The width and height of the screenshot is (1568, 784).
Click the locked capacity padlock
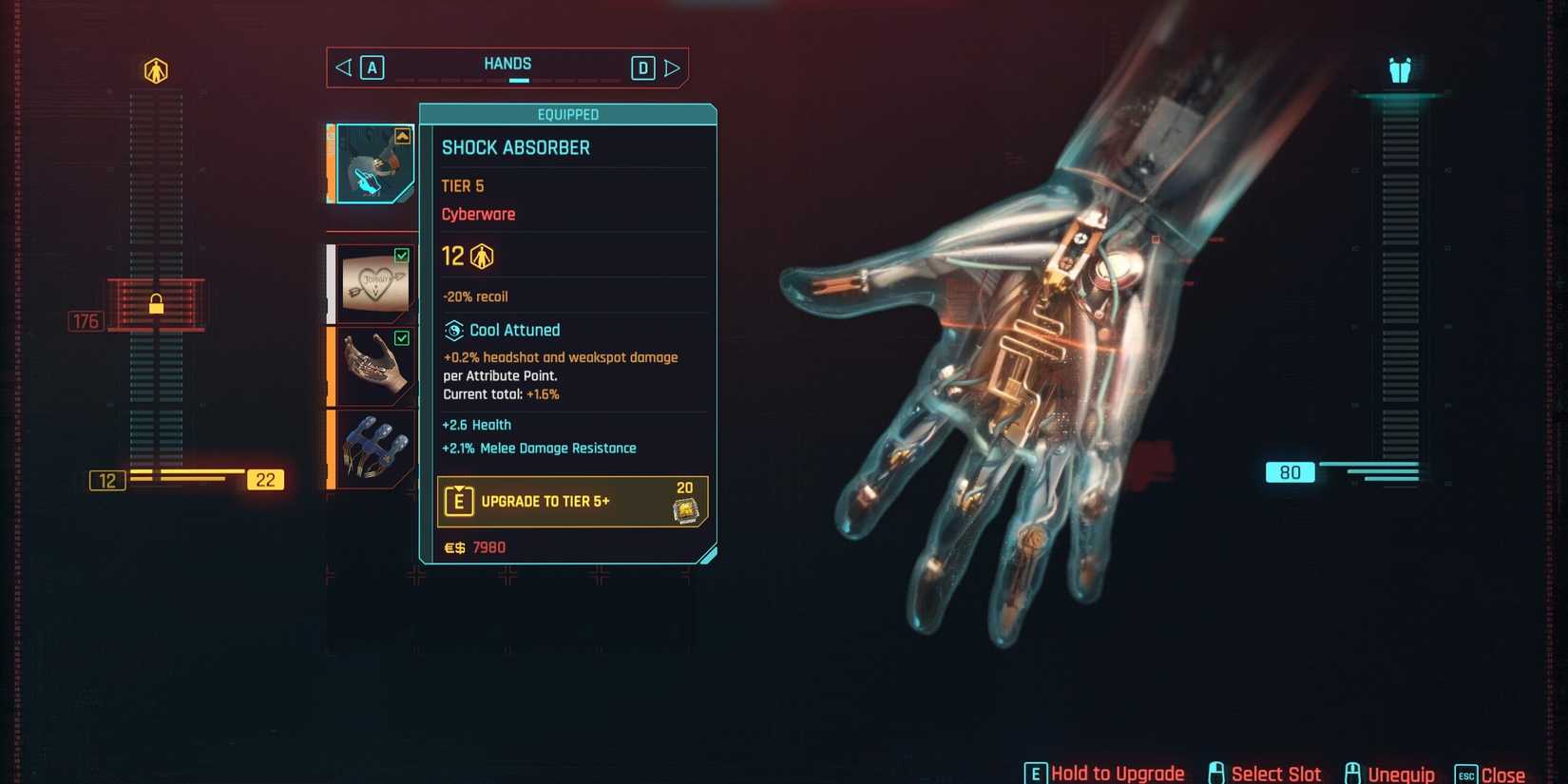point(156,304)
